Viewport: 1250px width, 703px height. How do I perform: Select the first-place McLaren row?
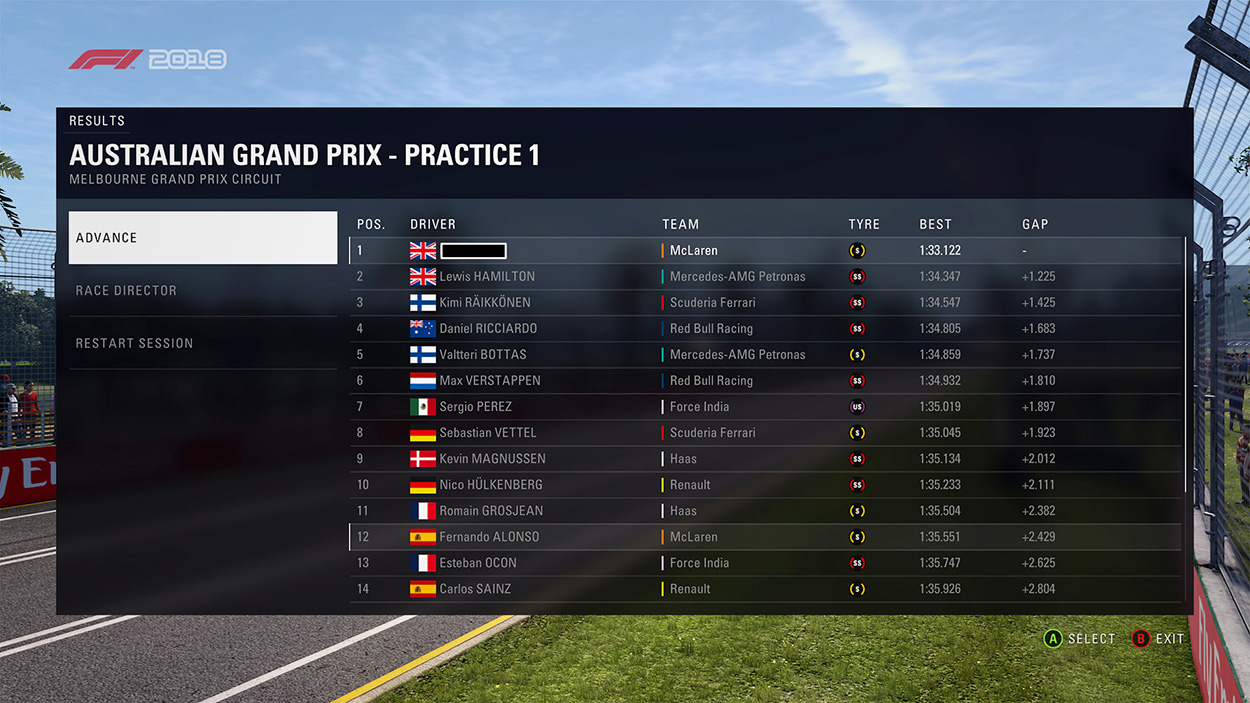(x=765, y=251)
